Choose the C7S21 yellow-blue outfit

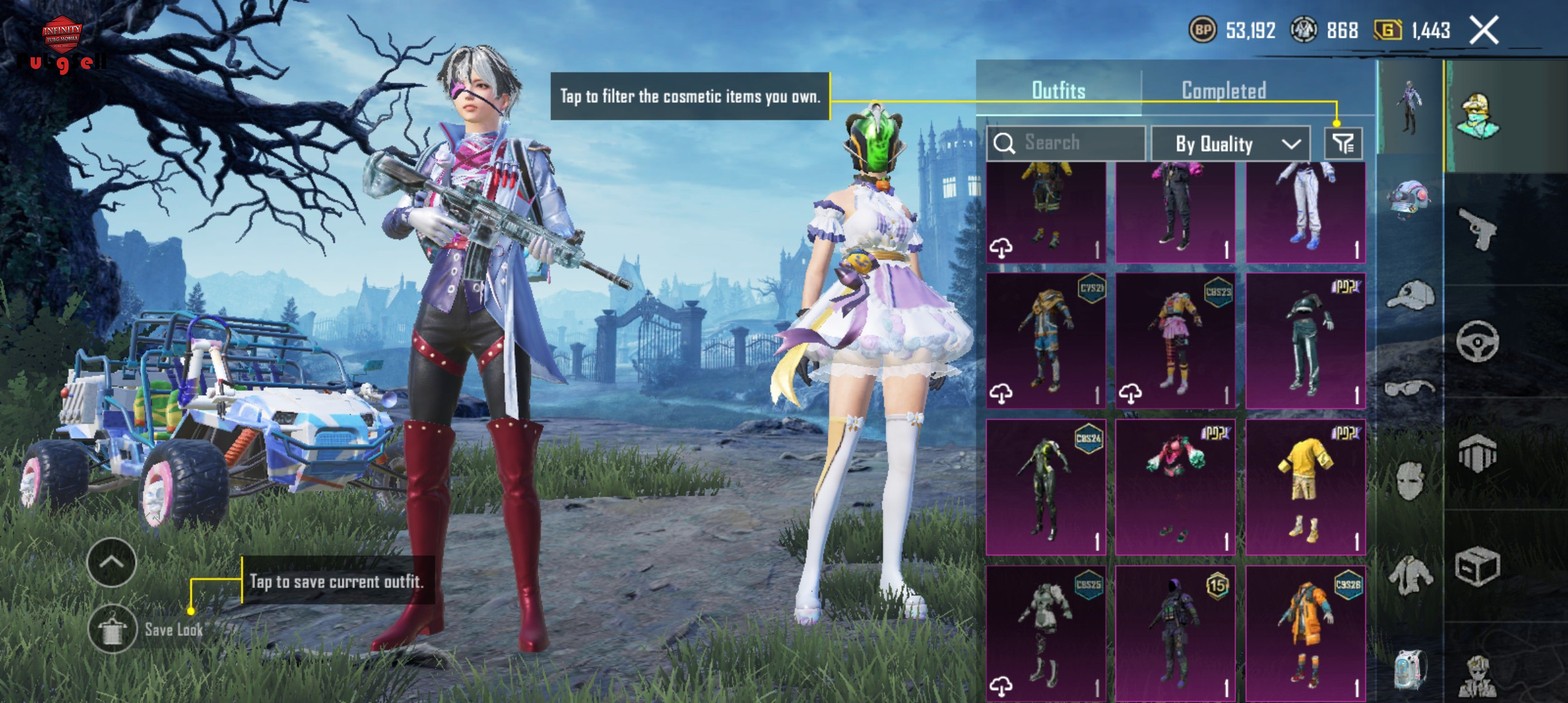pyautogui.click(x=1046, y=340)
